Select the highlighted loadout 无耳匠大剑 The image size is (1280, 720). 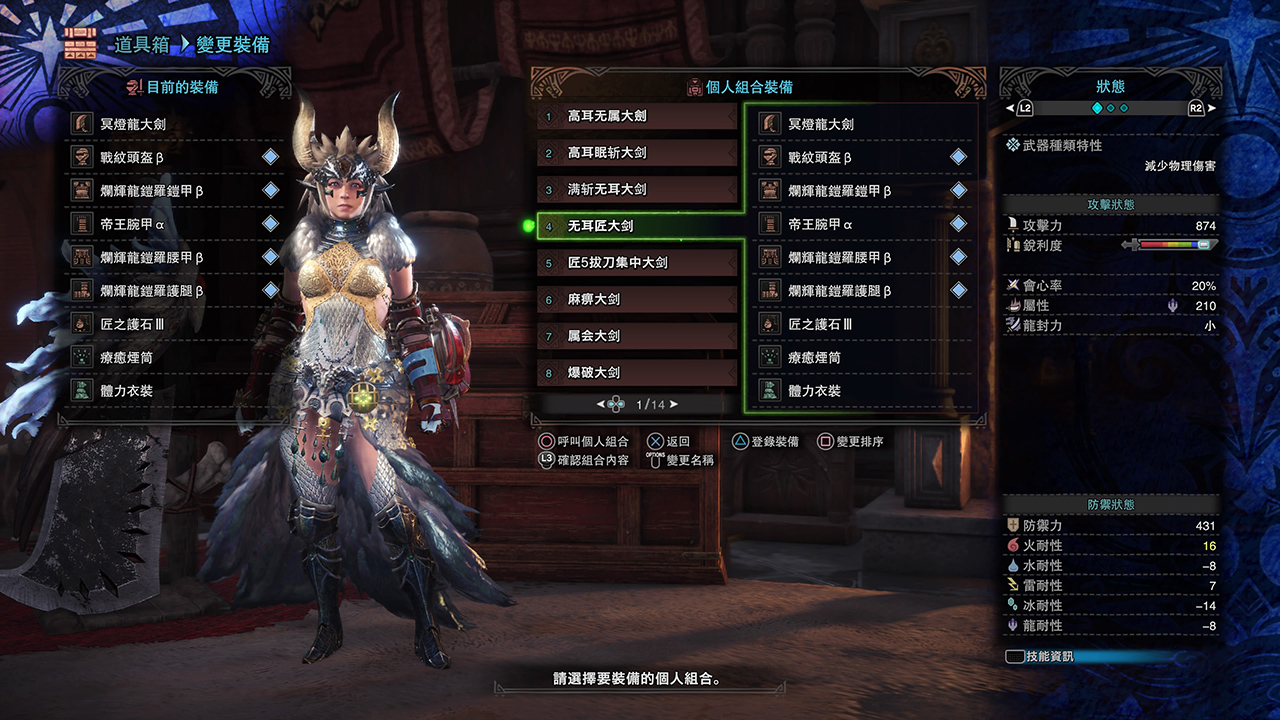637,226
